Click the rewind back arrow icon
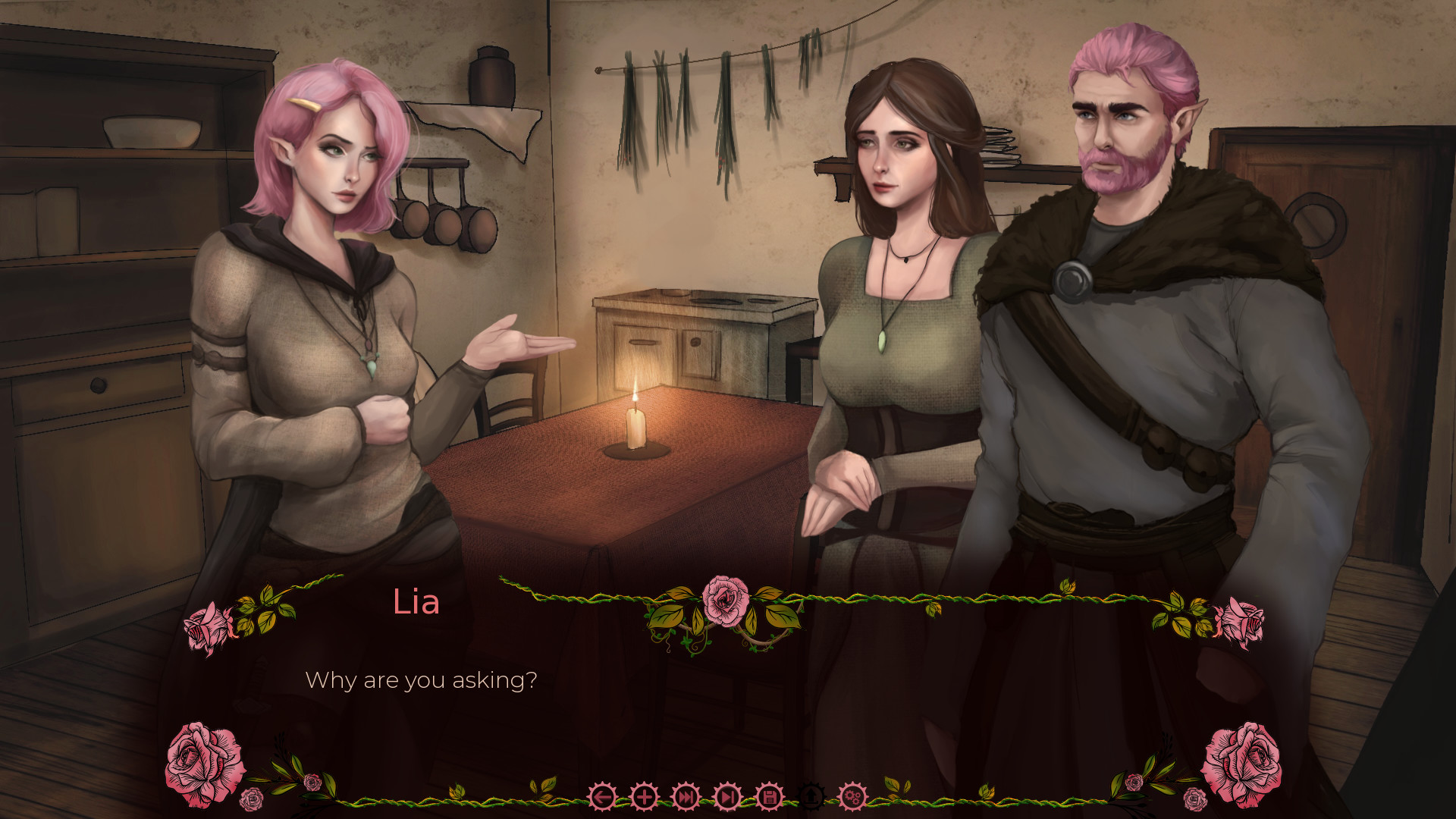 (x=603, y=796)
